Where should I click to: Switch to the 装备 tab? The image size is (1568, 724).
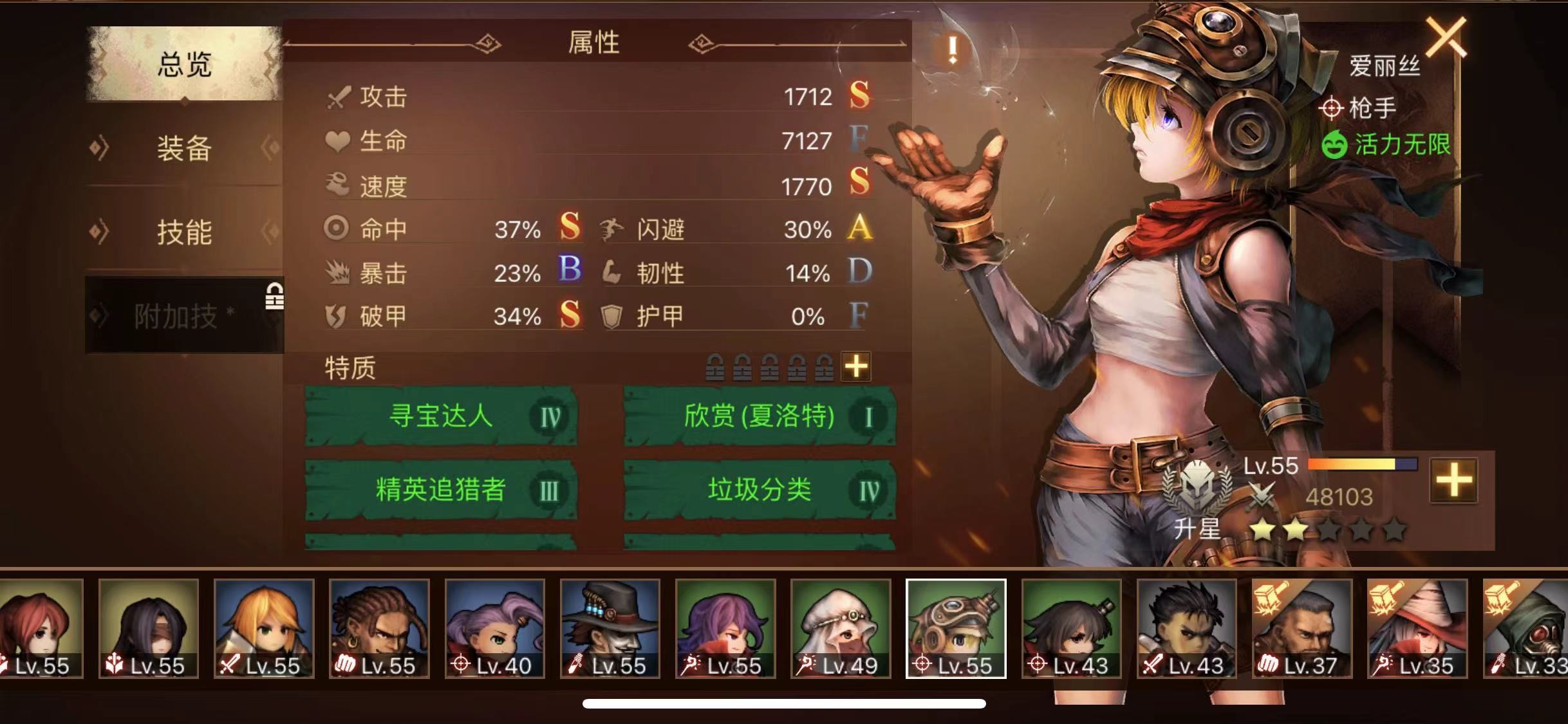click(x=184, y=149)
